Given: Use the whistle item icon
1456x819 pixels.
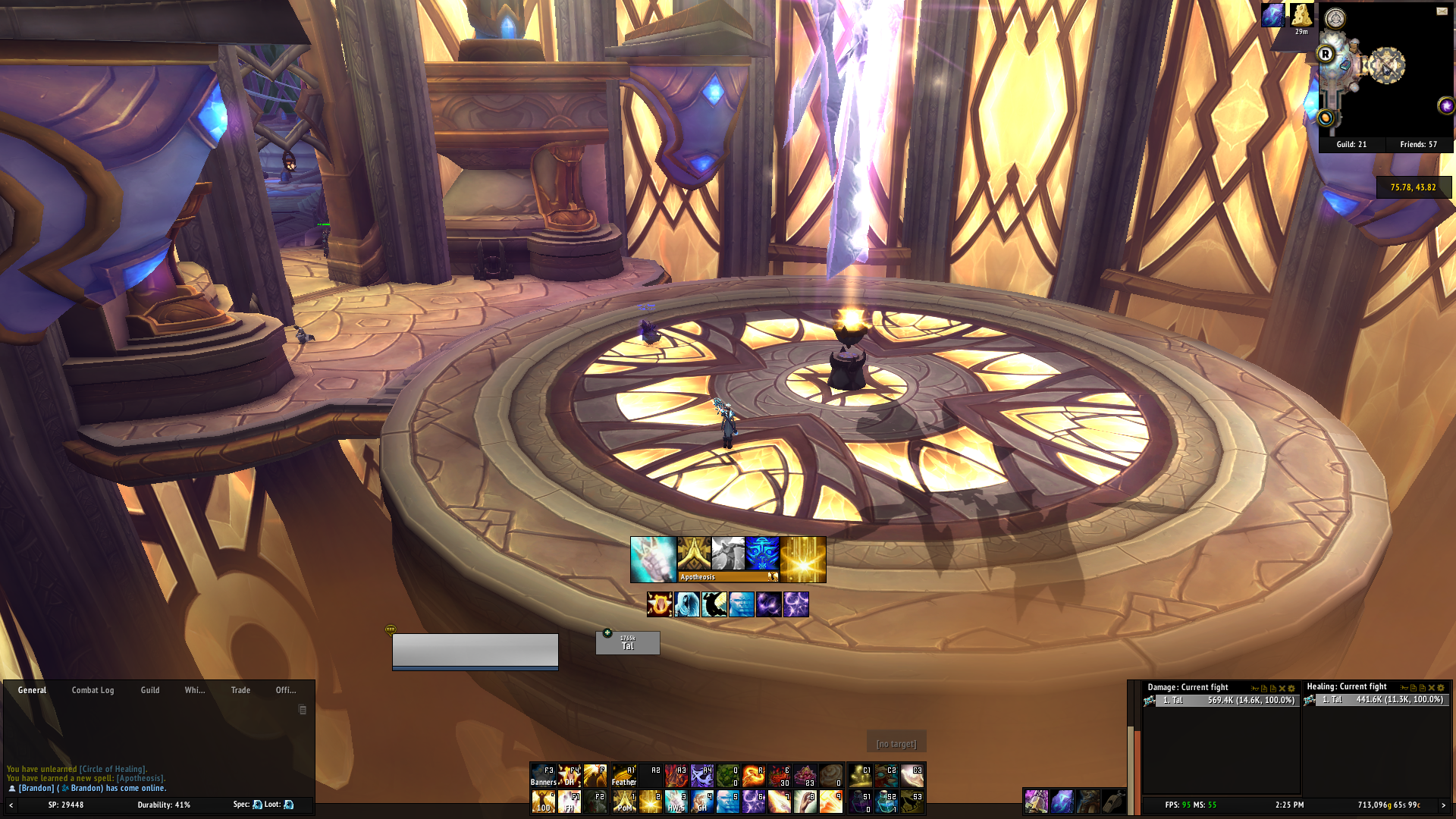Looking at the screenshot, I should tap(1113, 801).
